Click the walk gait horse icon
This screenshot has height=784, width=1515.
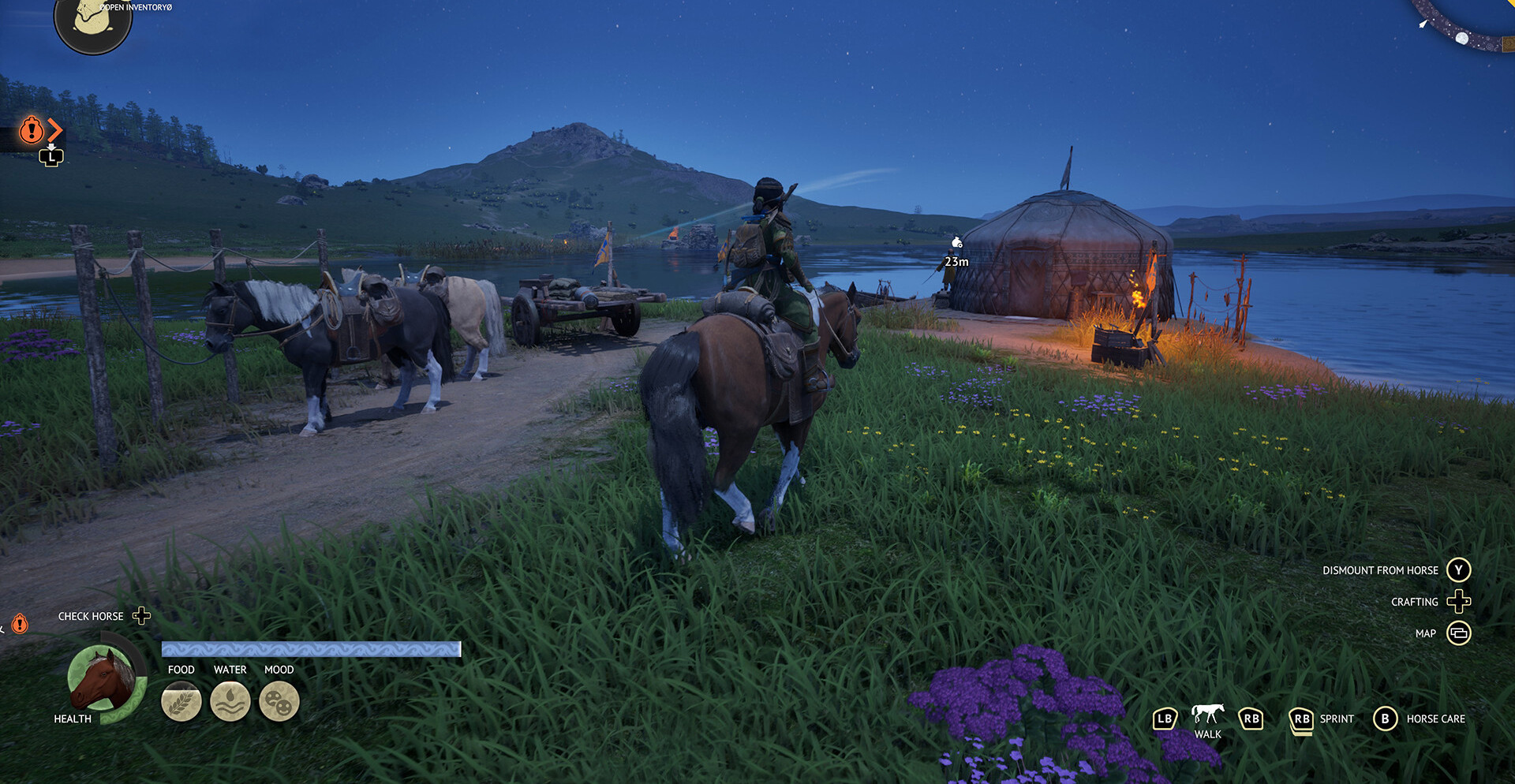[x=1207, y=714]
